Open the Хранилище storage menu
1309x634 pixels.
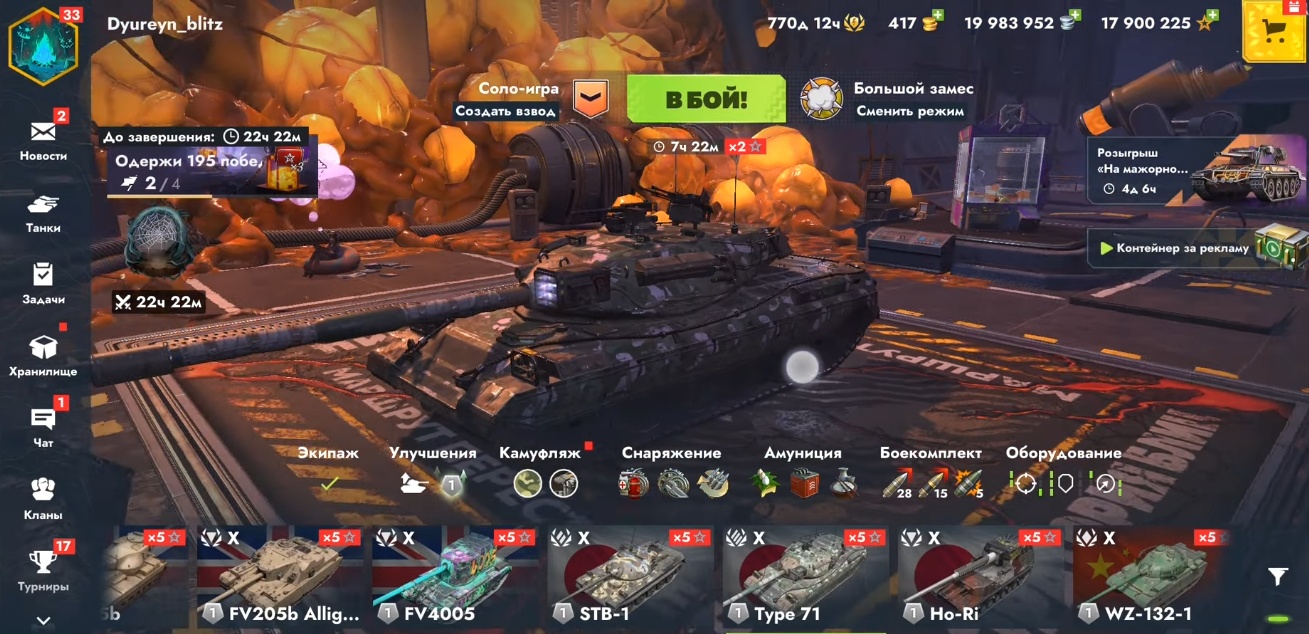pos(43,355)
